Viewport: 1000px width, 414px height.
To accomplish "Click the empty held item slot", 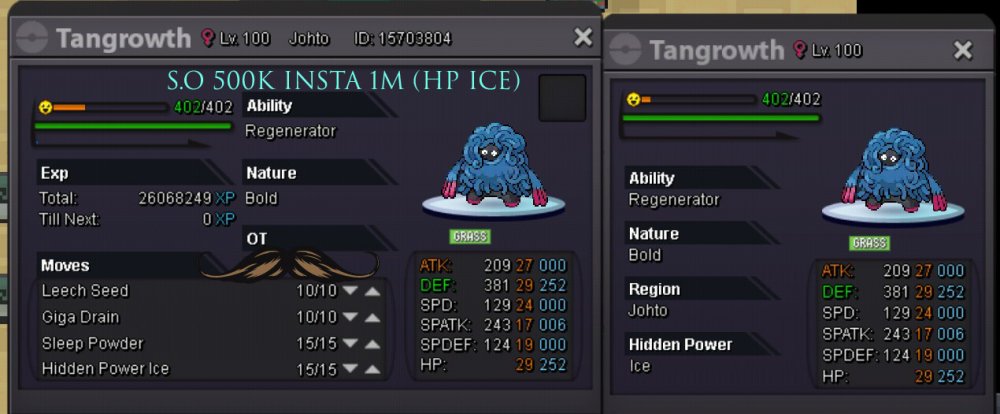I will 561,98.
